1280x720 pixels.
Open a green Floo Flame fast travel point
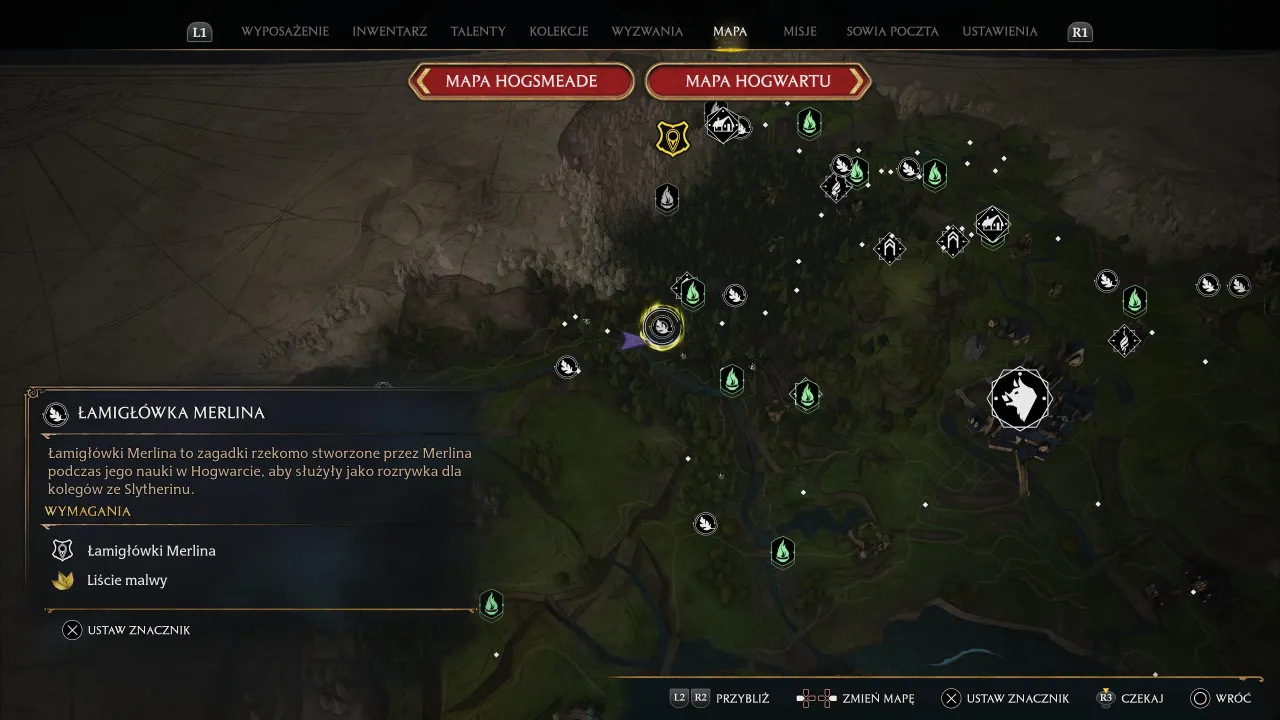(x=808, y=123)
